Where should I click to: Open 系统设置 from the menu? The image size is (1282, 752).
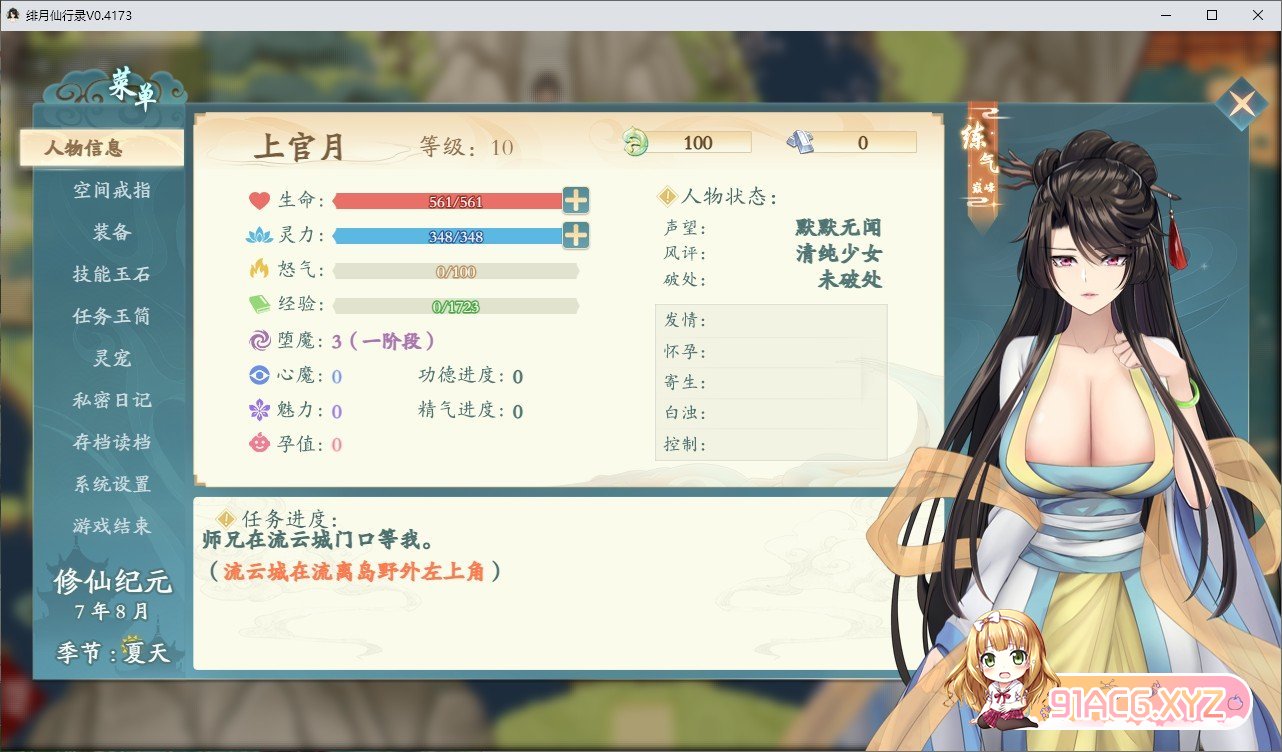coord(110,484)
